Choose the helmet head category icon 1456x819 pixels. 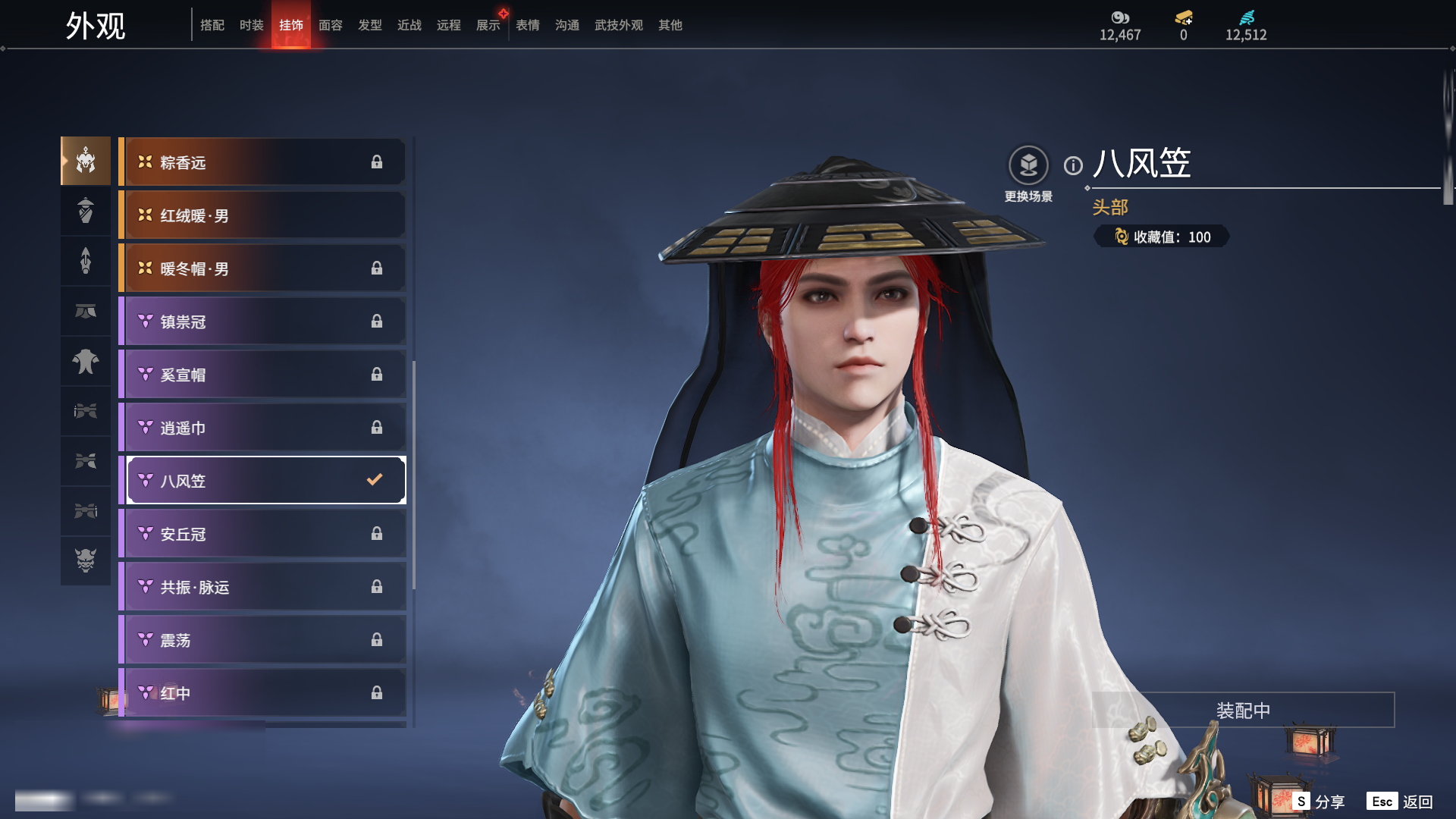point(86,161)
